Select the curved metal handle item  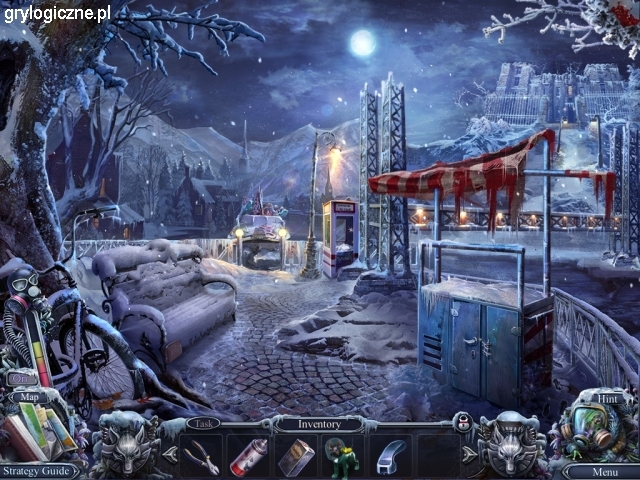tap(388, 456)
